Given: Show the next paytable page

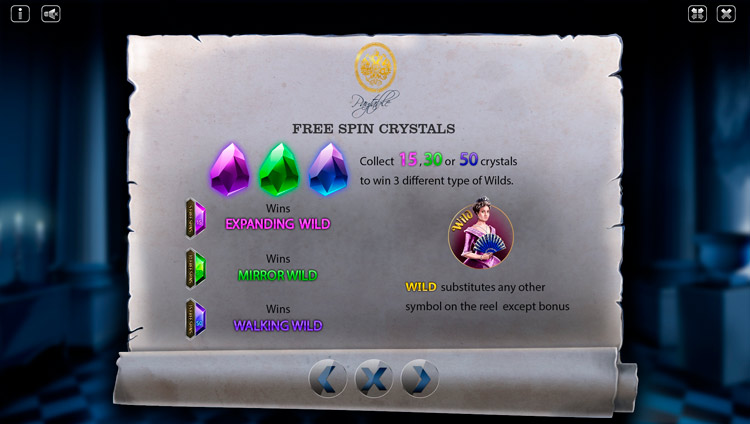Looking at the screenshot, I should 420,378.
